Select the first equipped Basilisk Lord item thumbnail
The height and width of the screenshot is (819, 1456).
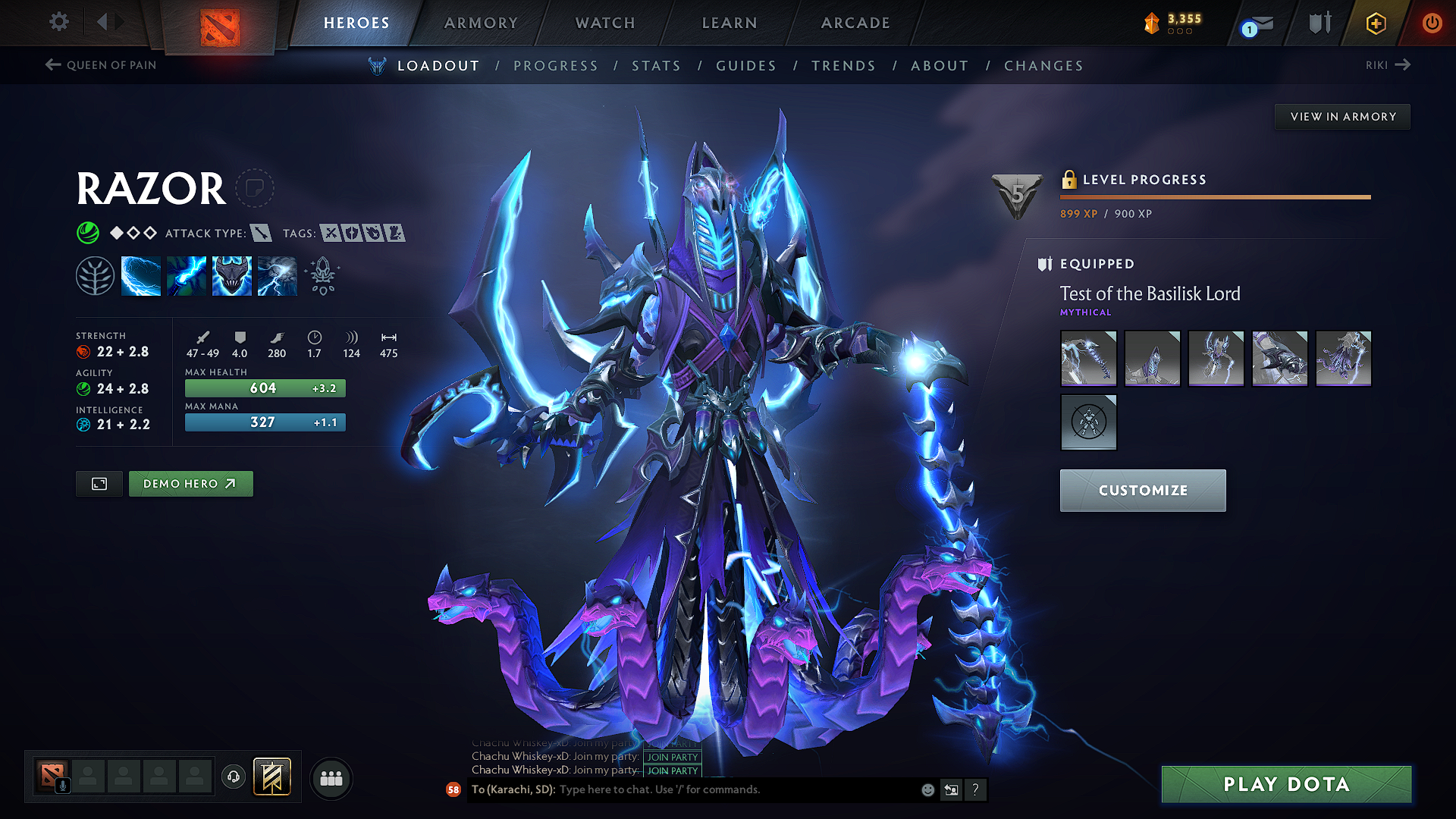pos(1088,358)
